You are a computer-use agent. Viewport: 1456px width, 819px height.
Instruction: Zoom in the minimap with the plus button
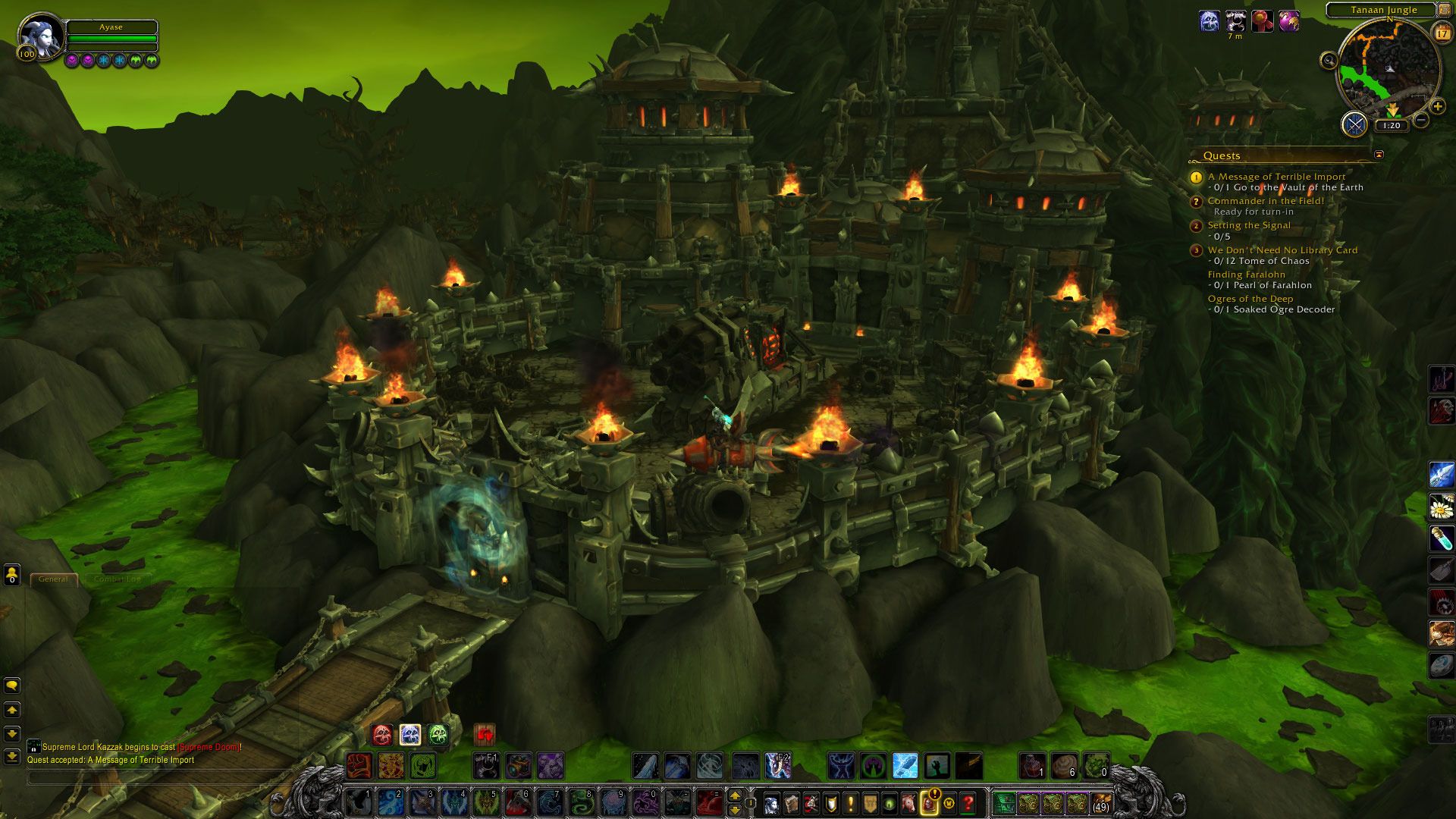1437,107
